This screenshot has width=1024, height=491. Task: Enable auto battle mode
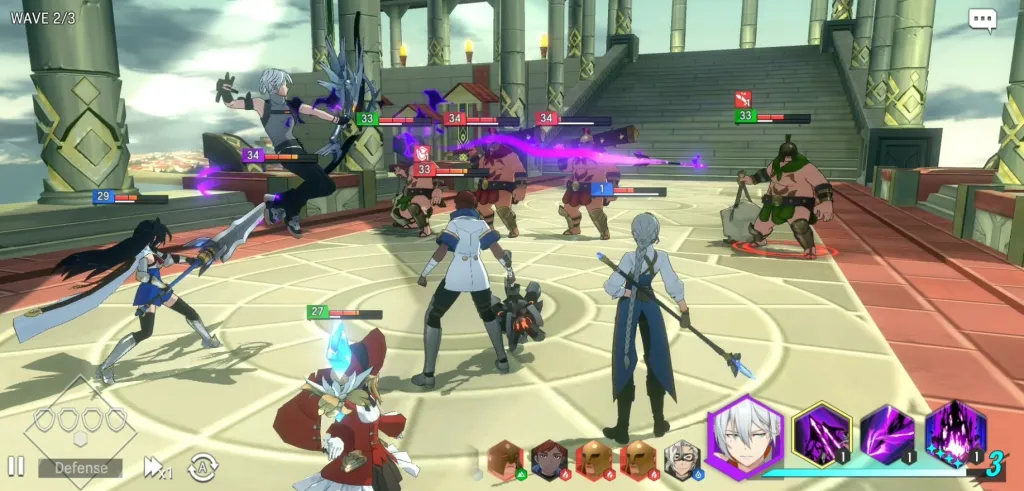pos(202,466)
